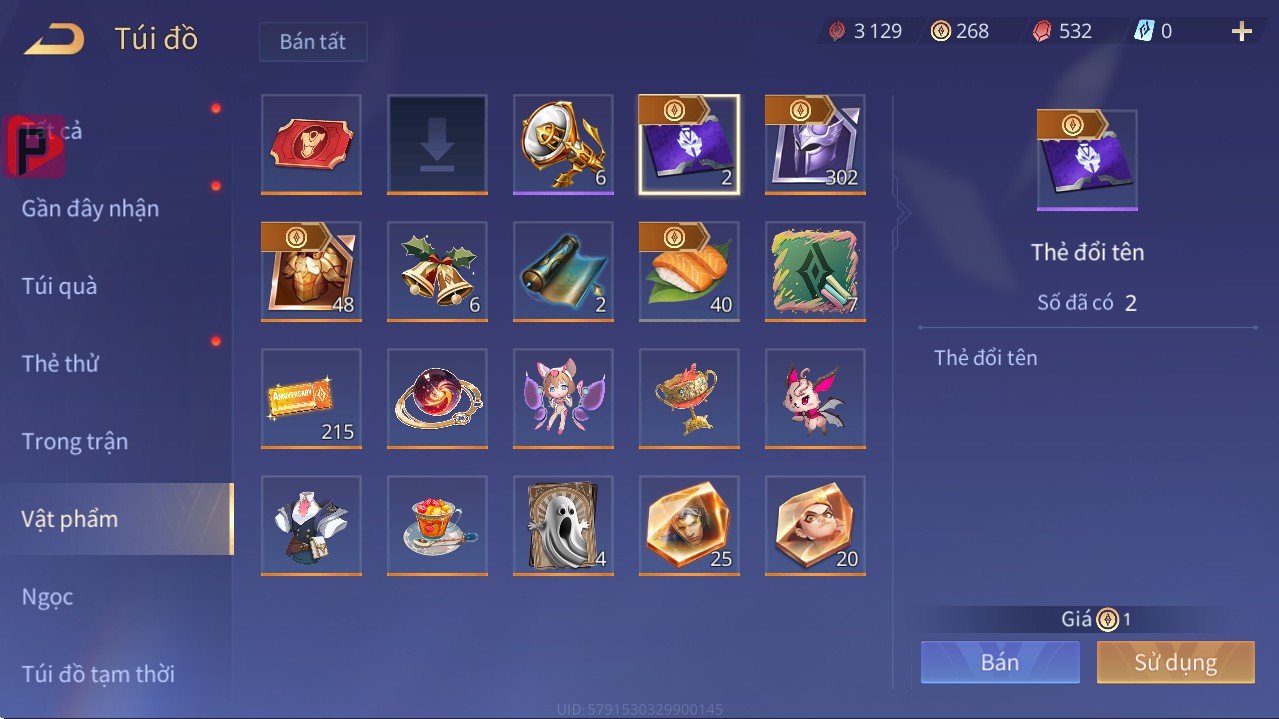Choose the rolled scroll map item
This screenshot has width=1279, height=719.
pyautogui.click(x=563, y=271)
